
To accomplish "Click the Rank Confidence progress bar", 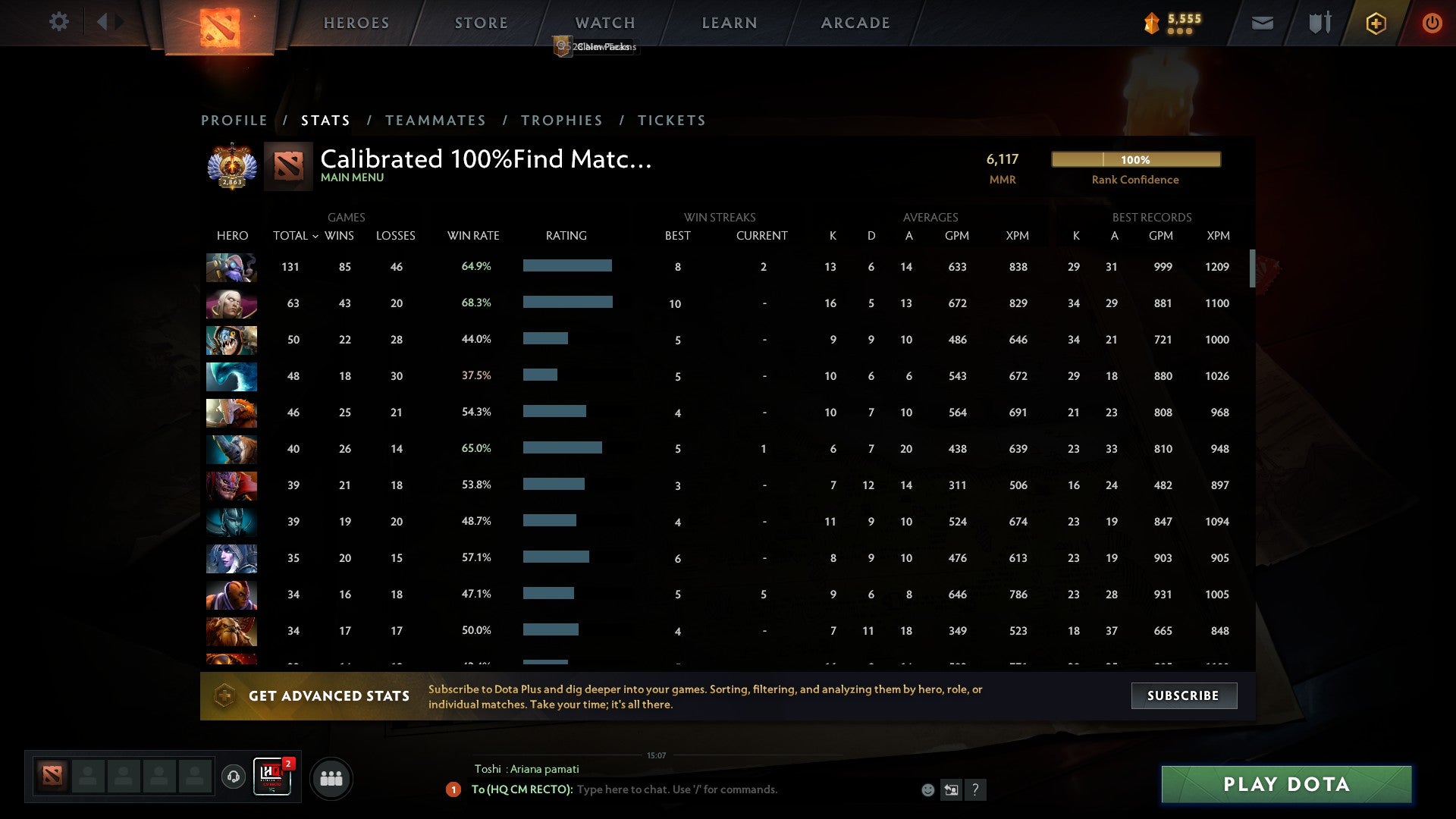I will pos(1135,159).
